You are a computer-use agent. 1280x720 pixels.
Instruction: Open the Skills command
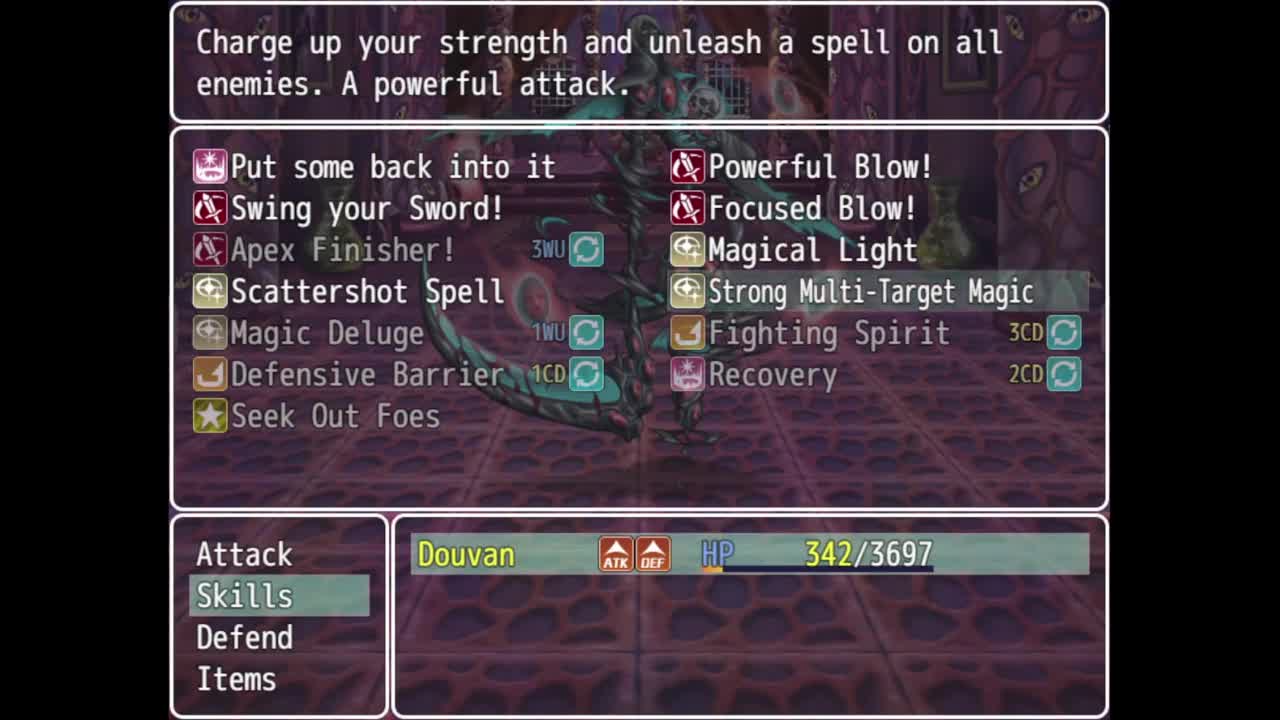point(245,596)
